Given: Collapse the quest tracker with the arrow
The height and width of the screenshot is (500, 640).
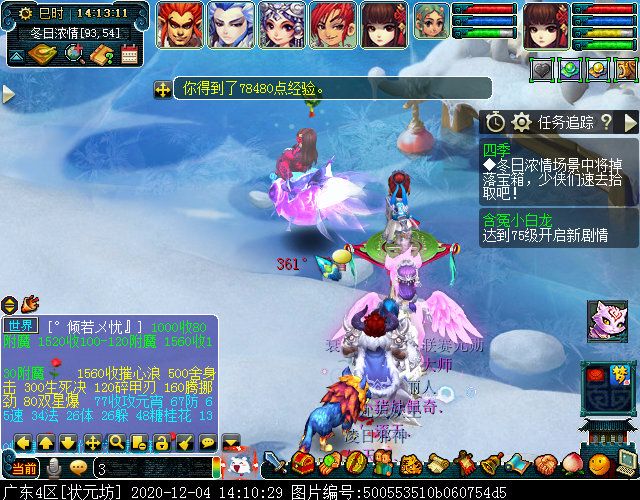Looking at the screenshot, I should coord(627,122).
